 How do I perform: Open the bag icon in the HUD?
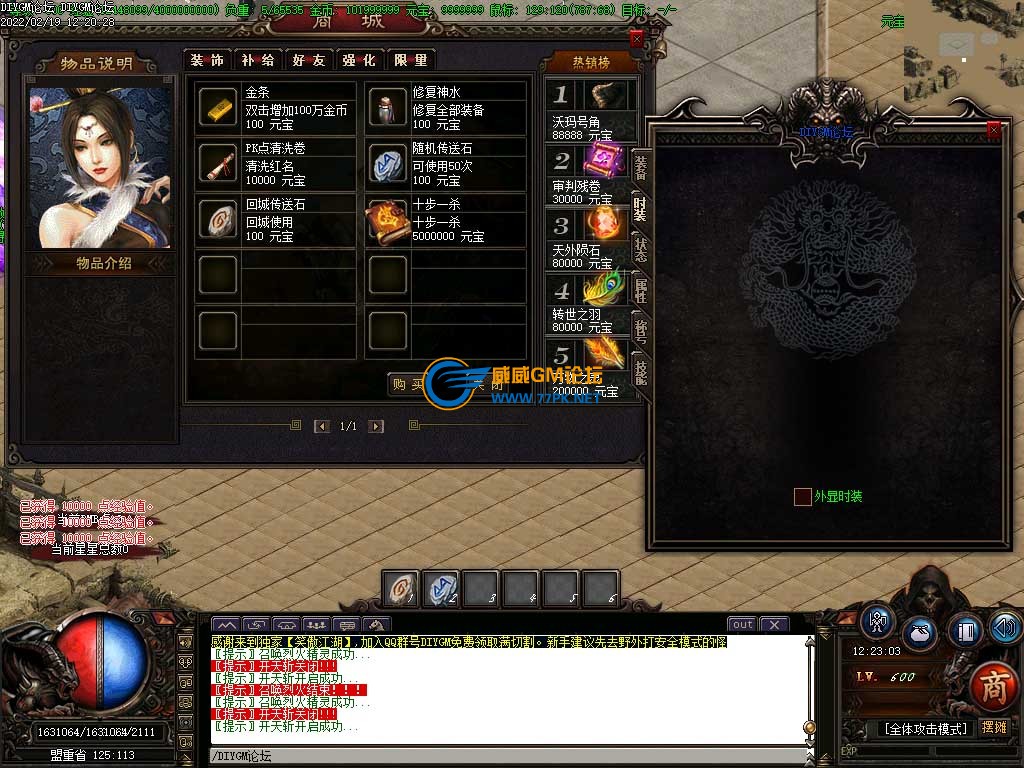coord(919,632)
